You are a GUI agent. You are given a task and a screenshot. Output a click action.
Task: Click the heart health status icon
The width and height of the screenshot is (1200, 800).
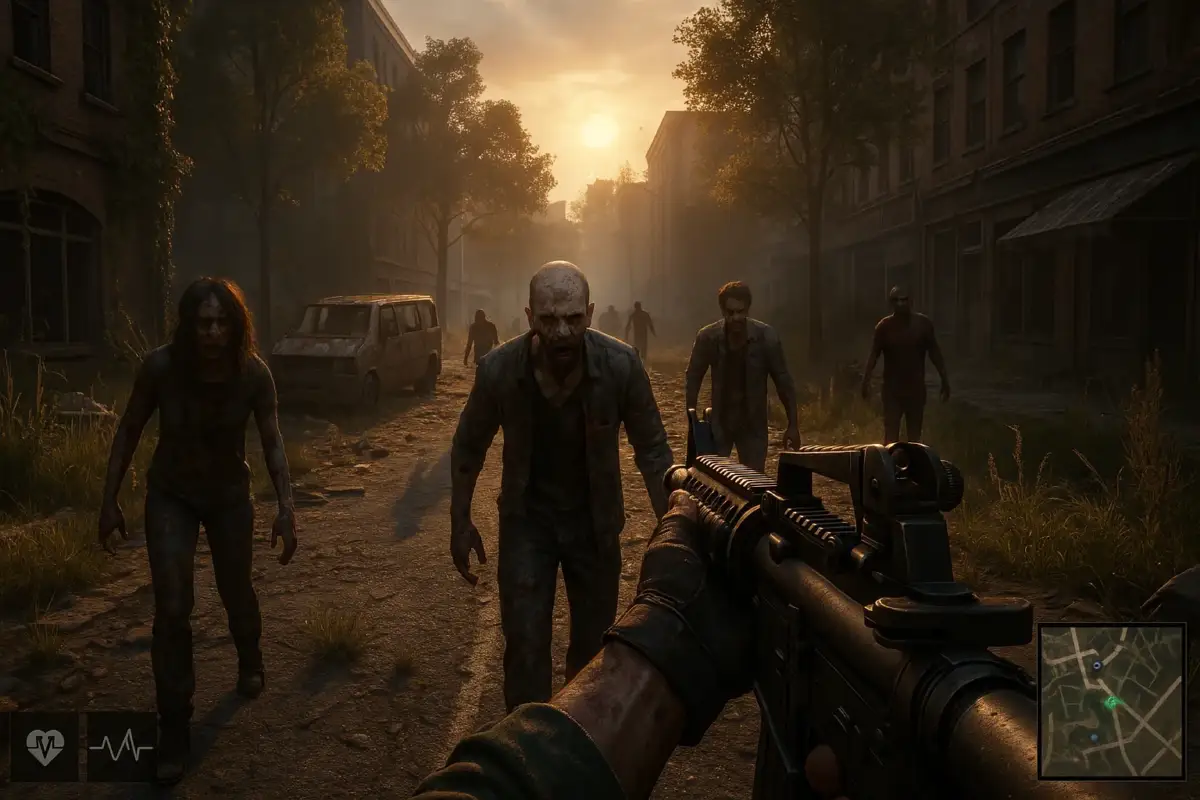(x=45, y=746)
